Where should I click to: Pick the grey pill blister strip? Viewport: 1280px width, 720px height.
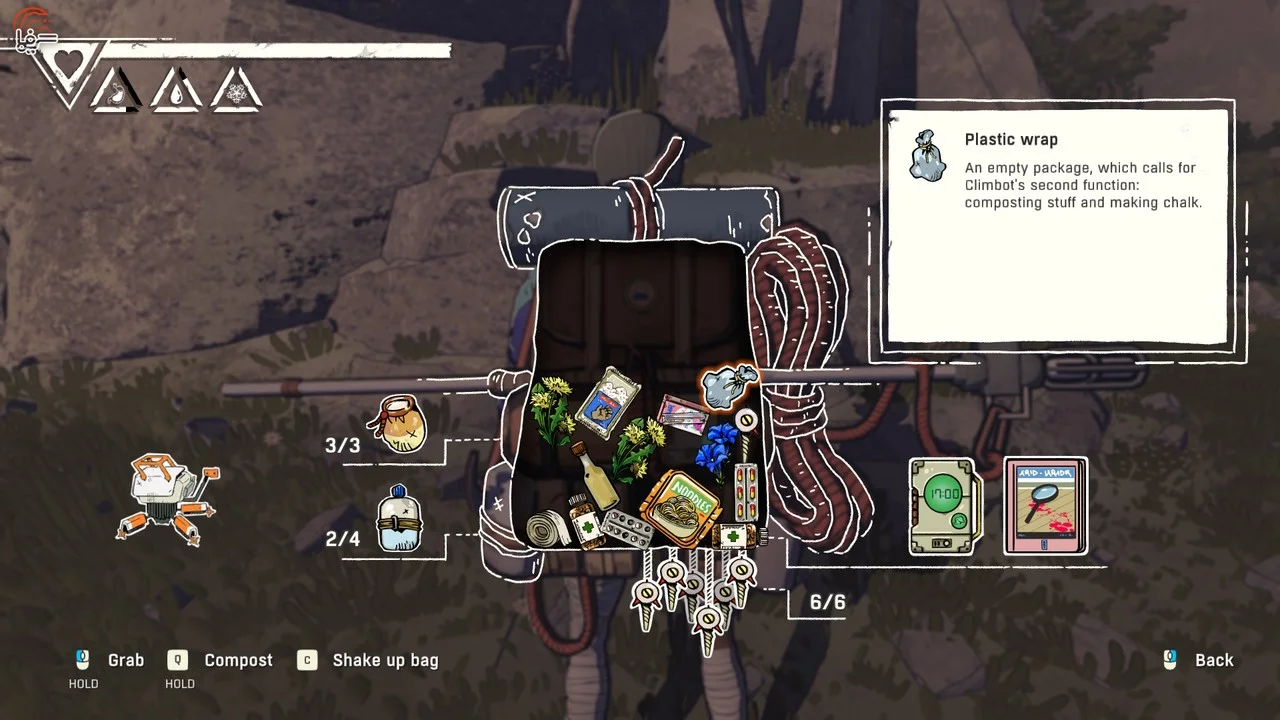[625, 526]
